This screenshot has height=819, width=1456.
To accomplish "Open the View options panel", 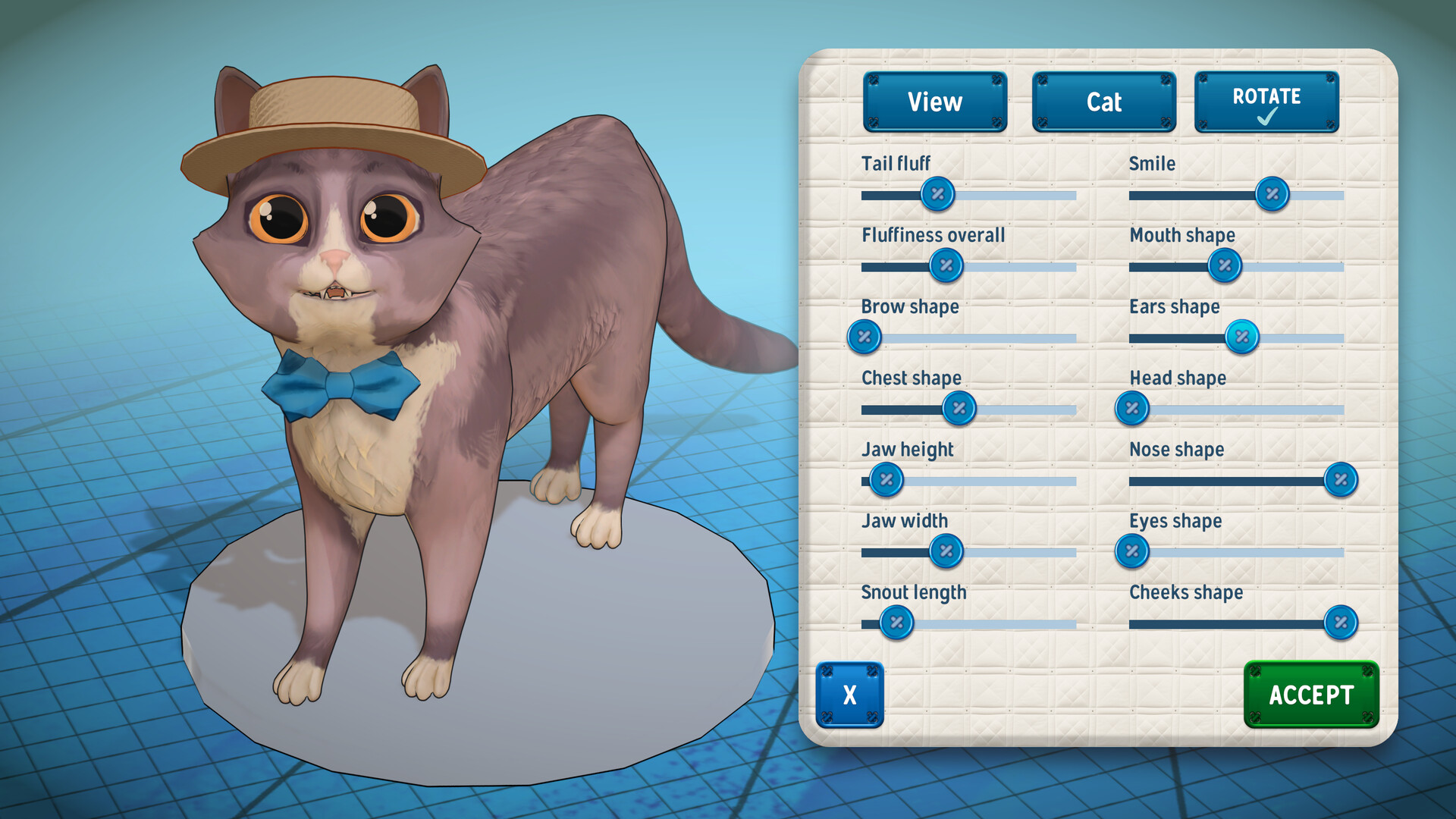I will tap(935, 101).
